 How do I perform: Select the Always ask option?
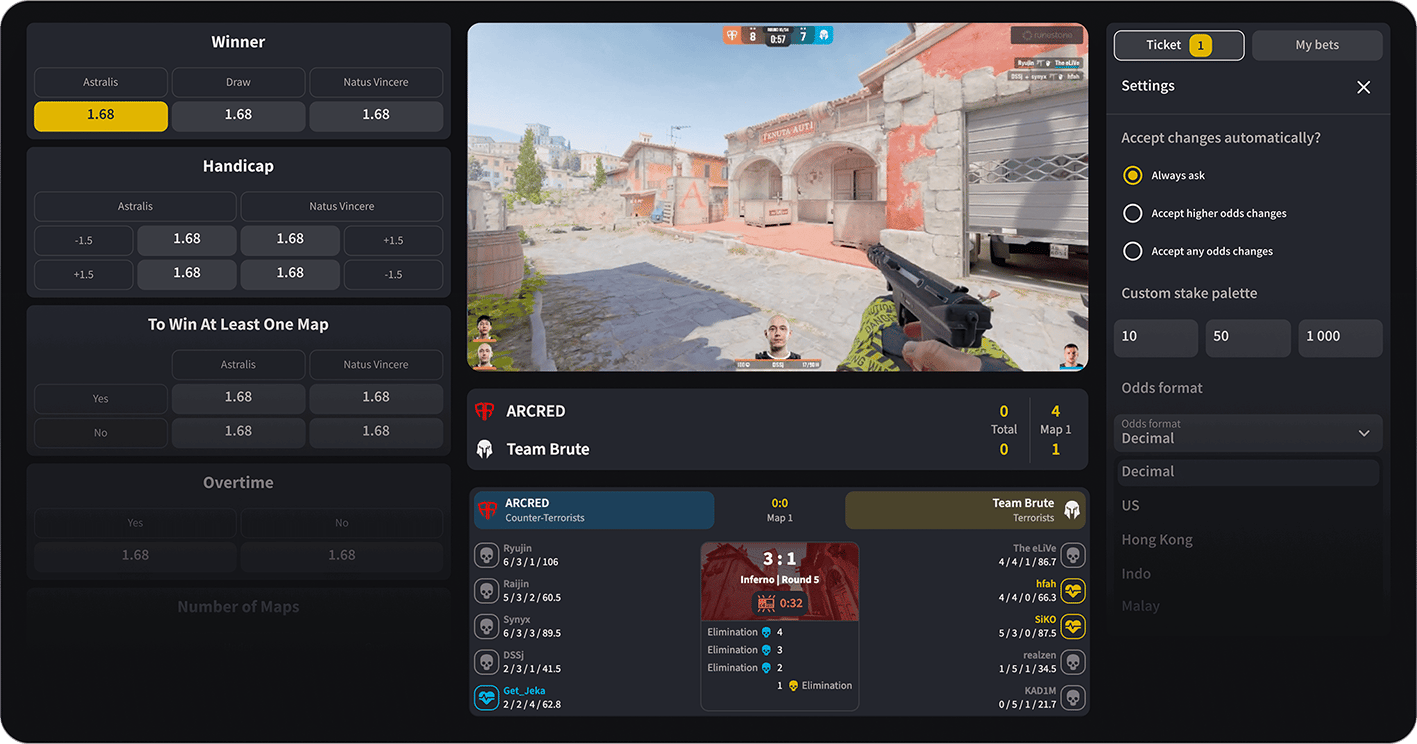(x=1133, y=175)
